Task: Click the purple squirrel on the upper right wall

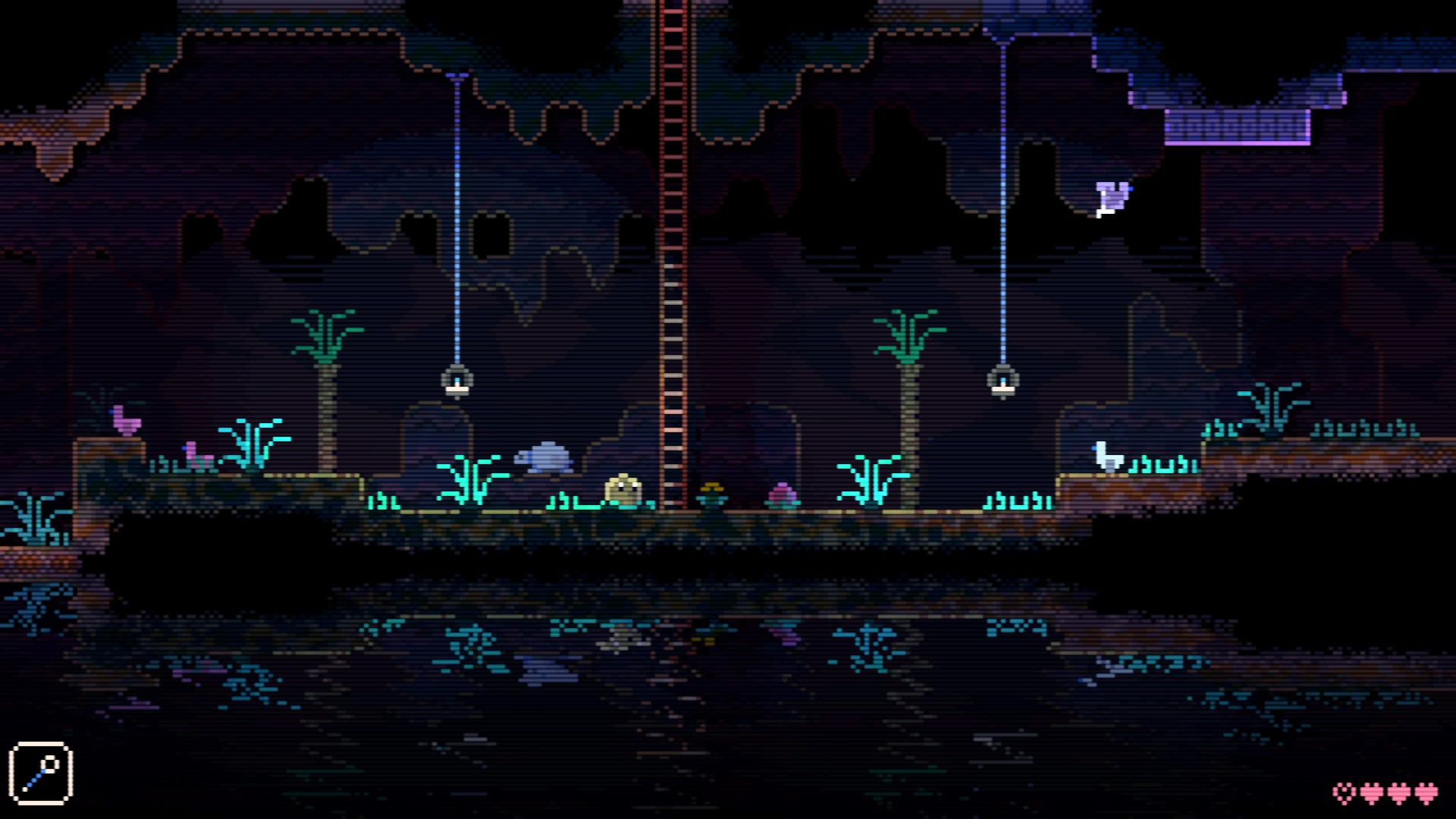Action: [x=1112, y=197]
